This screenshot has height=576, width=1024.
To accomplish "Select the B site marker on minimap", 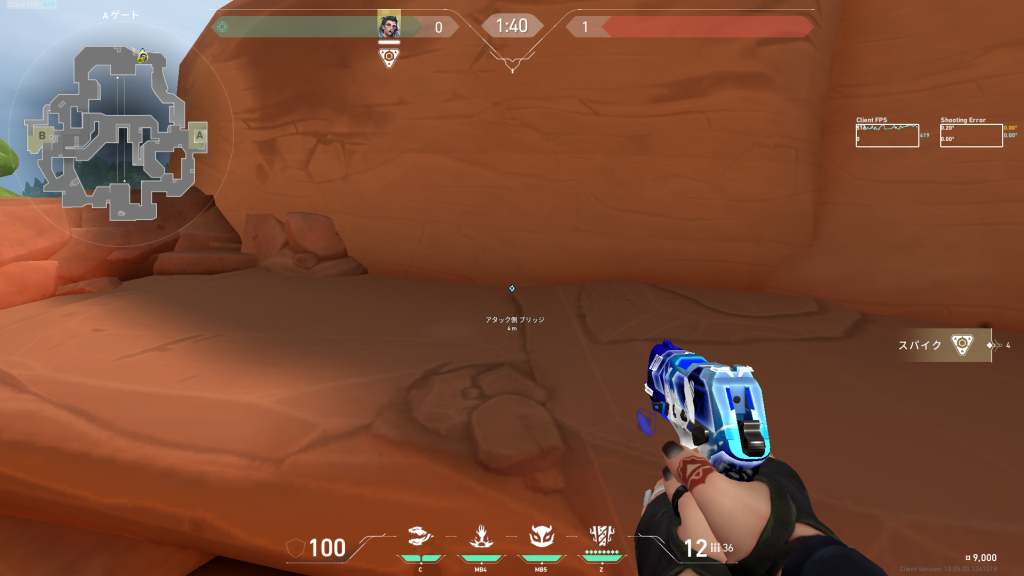I will tap(43, 134).
